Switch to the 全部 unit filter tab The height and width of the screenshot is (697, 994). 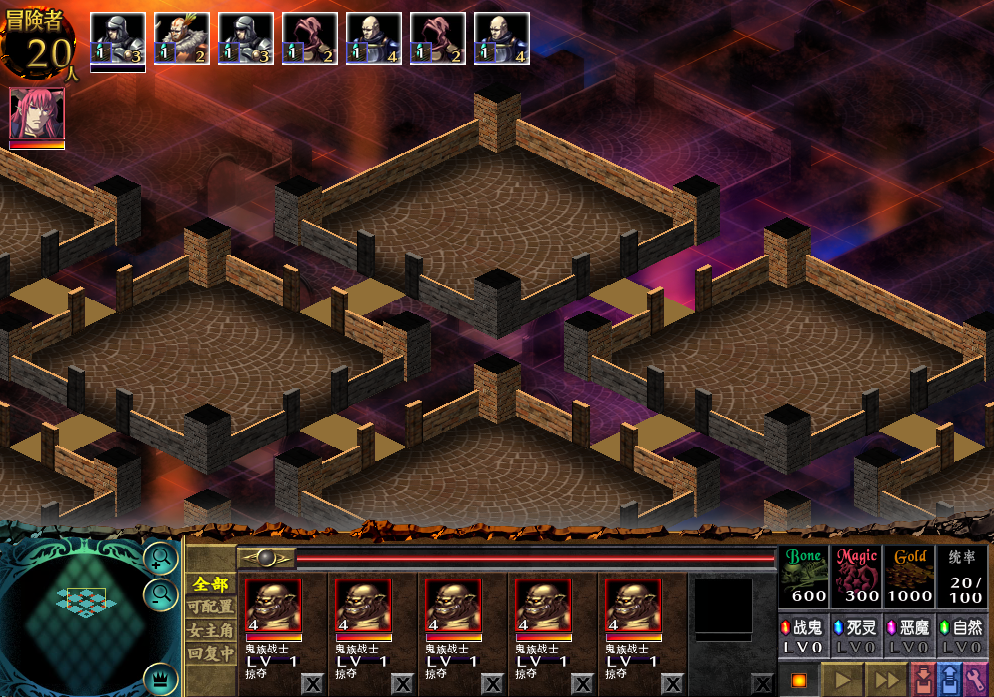(211, 584)
